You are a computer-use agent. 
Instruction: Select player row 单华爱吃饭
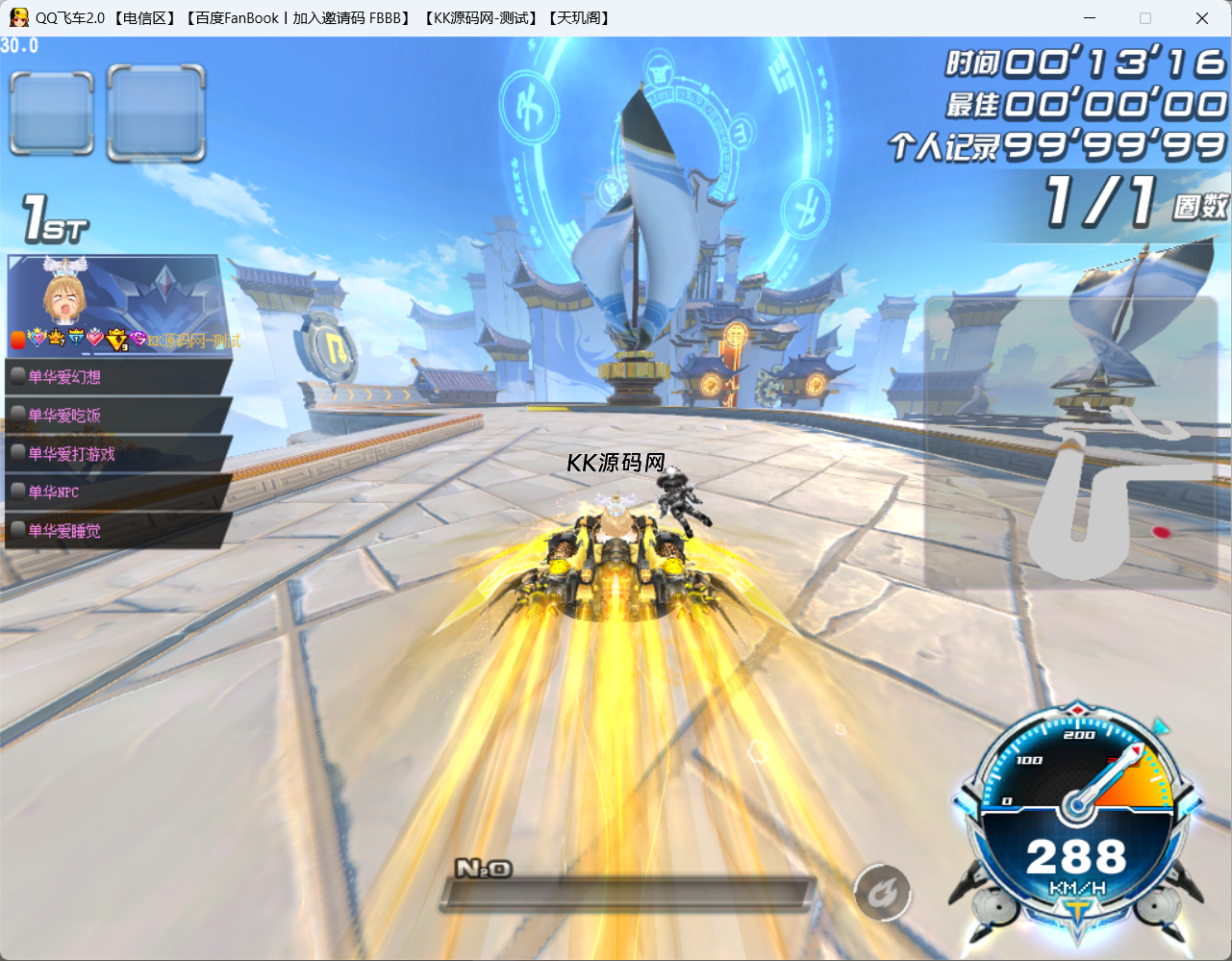(115, 416)
